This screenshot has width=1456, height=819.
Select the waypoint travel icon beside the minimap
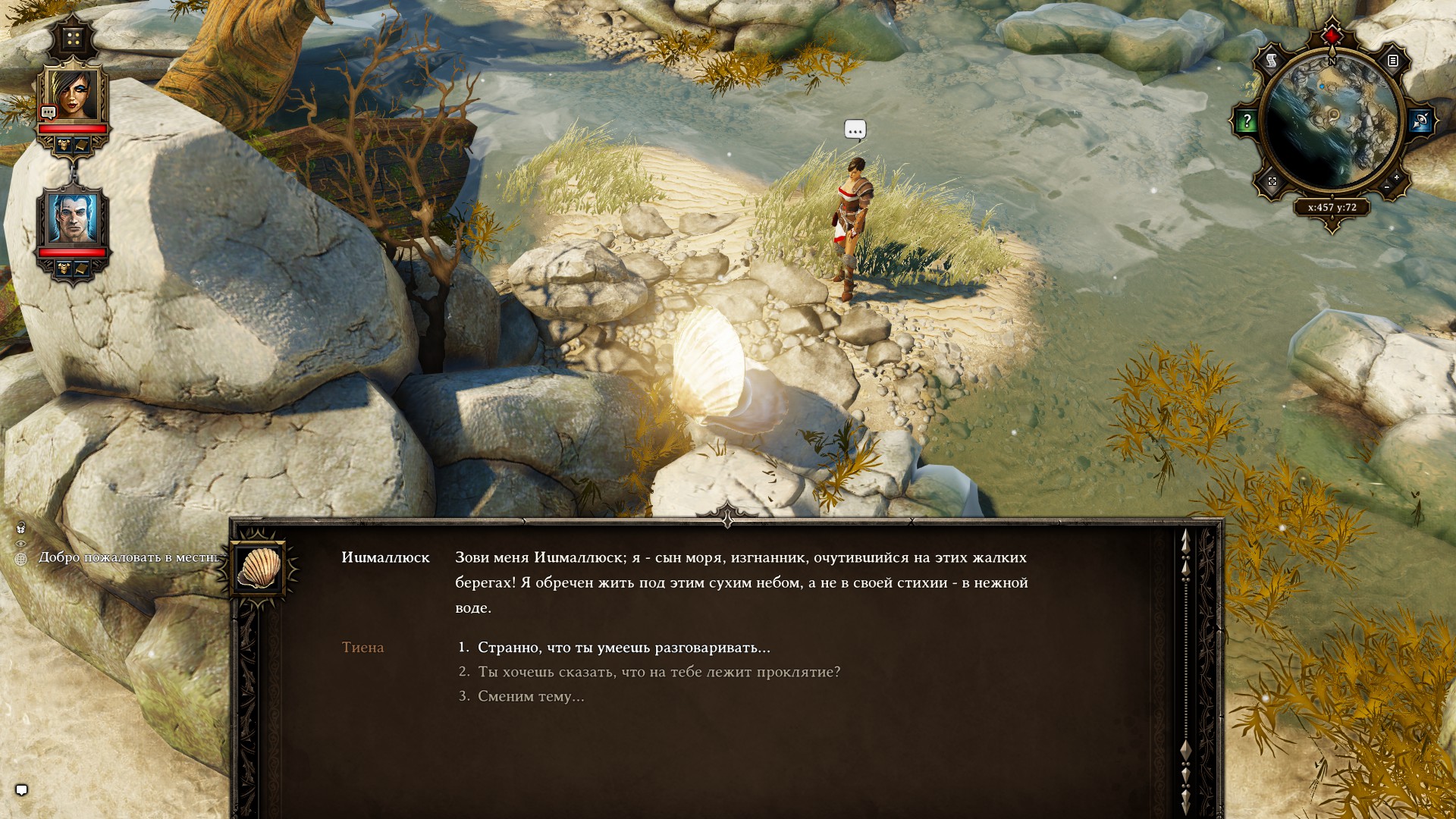[1420, 120]
